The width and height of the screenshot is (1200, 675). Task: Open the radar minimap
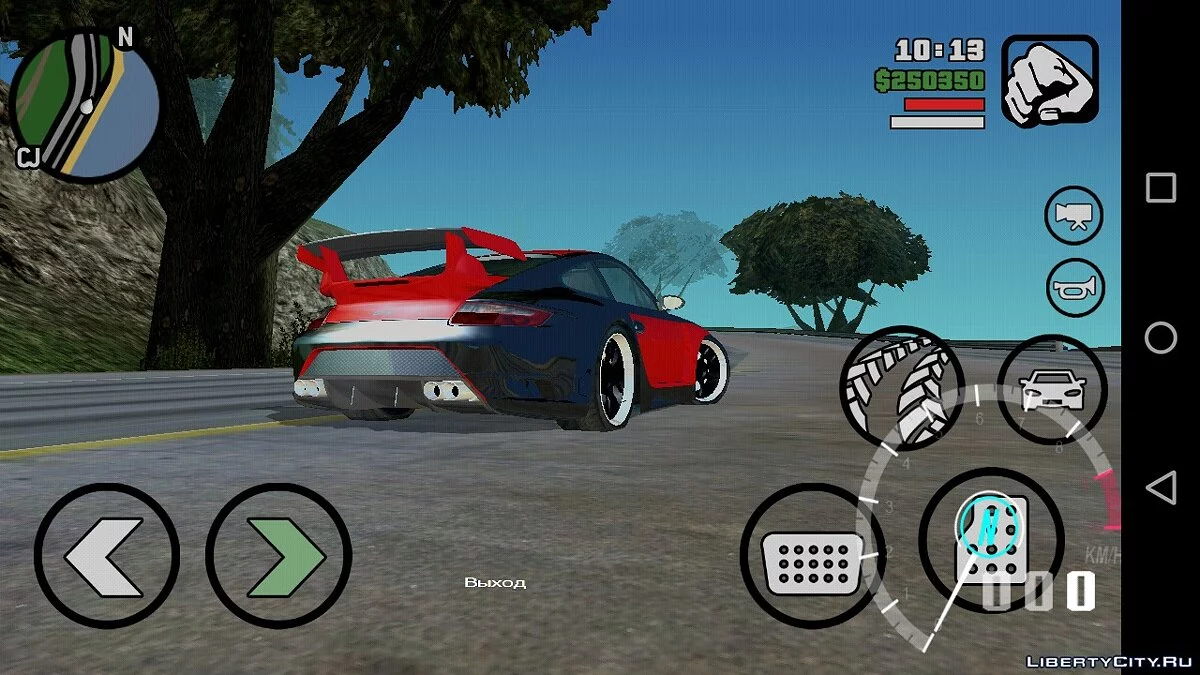click(84, 107)
